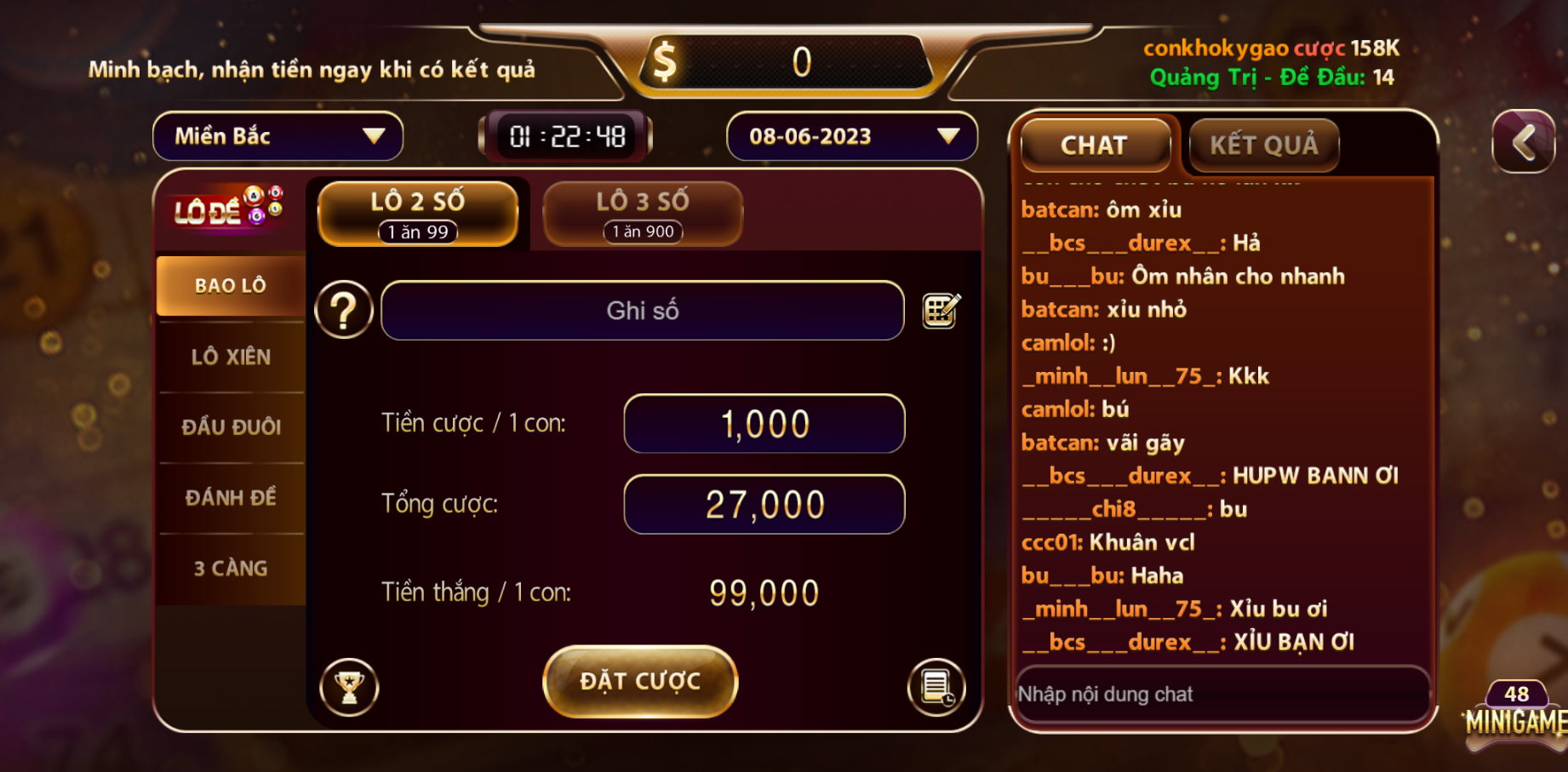Focus the Ghi số number field
The width and height of the screenshot is (1568, 772).
tap(642, 311)
